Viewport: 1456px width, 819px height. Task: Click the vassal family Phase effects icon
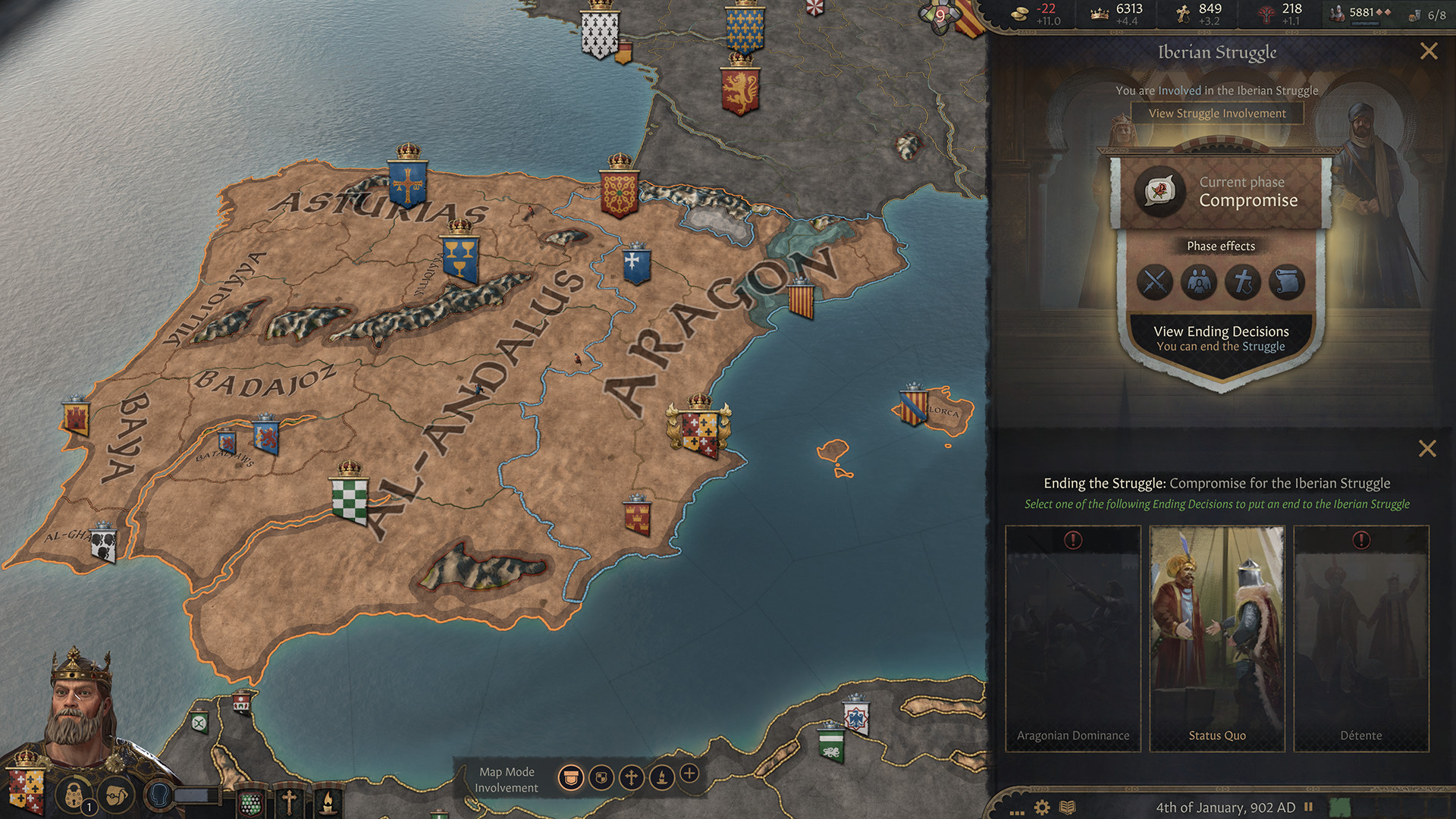[1200, 283]
